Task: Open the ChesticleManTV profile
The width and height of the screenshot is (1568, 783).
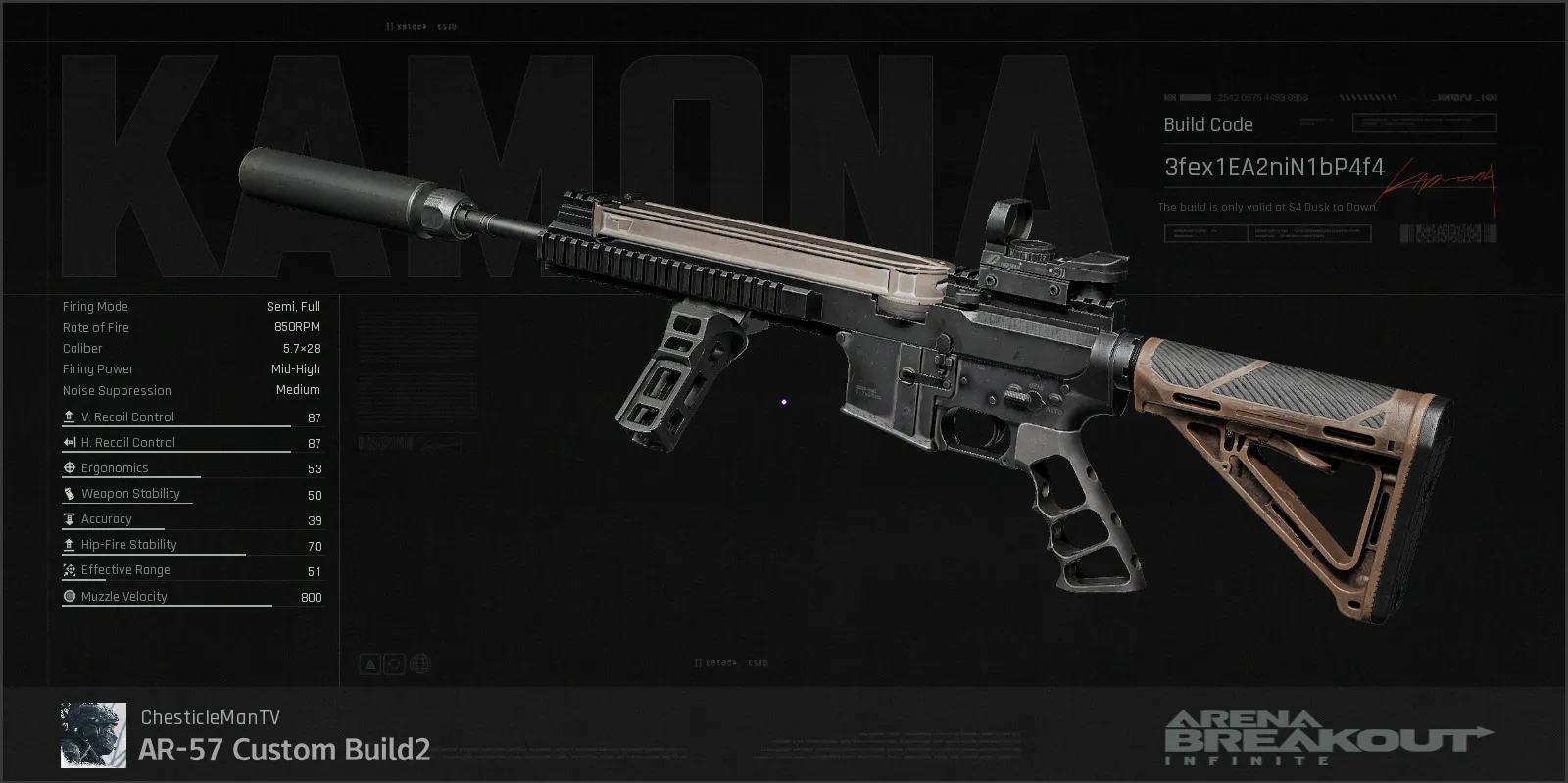Action: coord(211,717)
